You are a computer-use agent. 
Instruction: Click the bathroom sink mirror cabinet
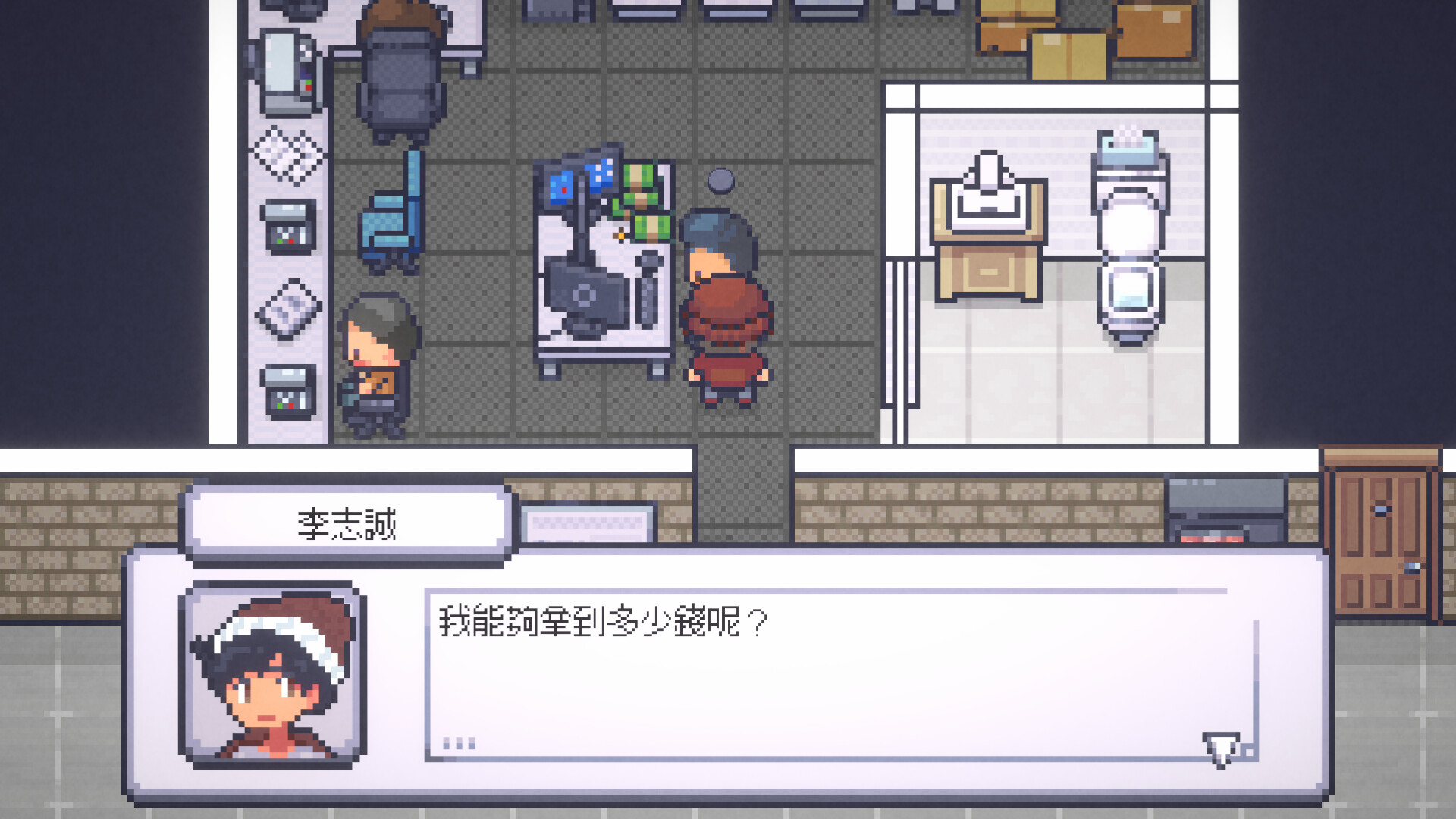click(986, 227)
